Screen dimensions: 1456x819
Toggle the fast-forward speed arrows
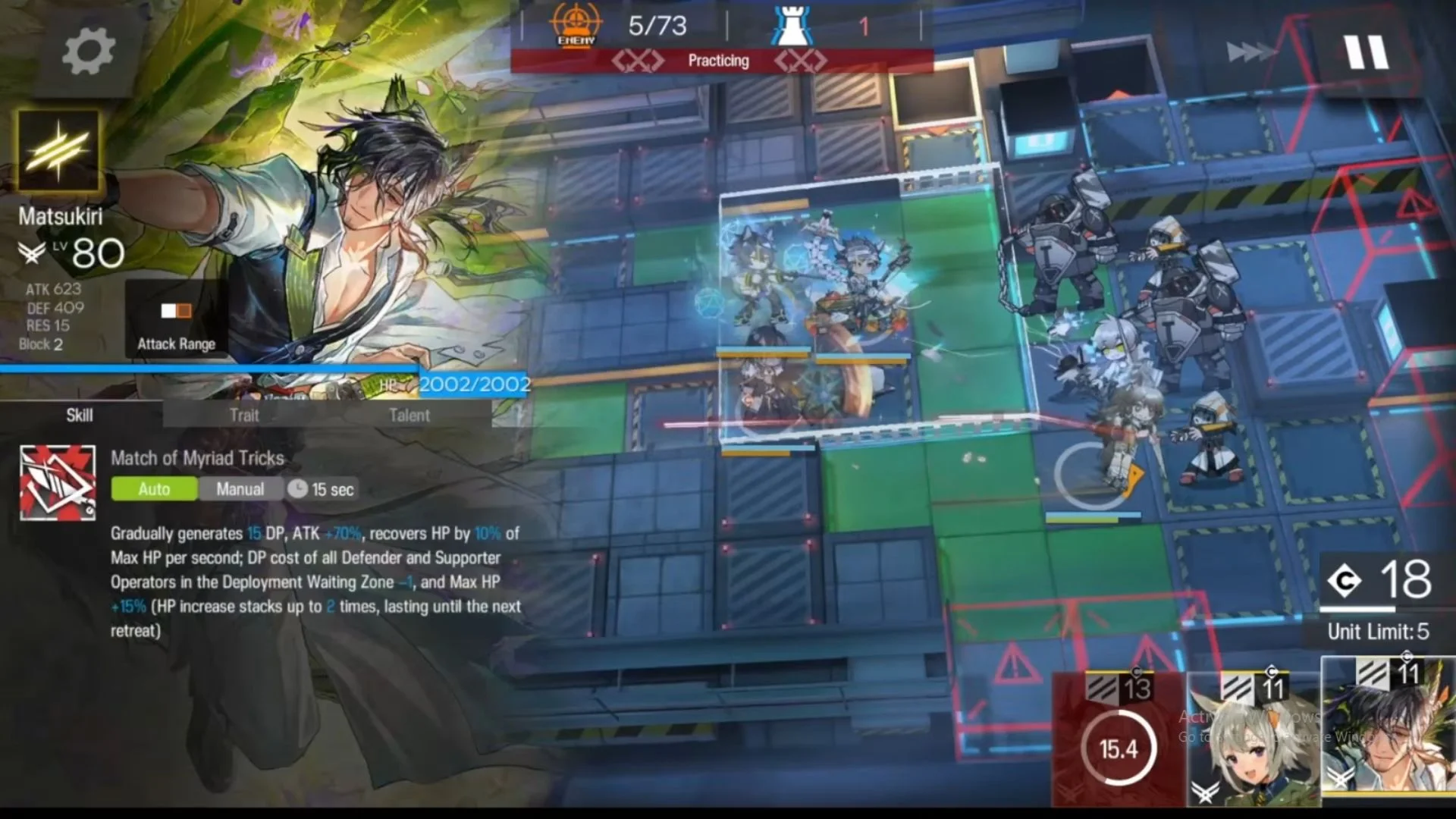[1251, 52]
